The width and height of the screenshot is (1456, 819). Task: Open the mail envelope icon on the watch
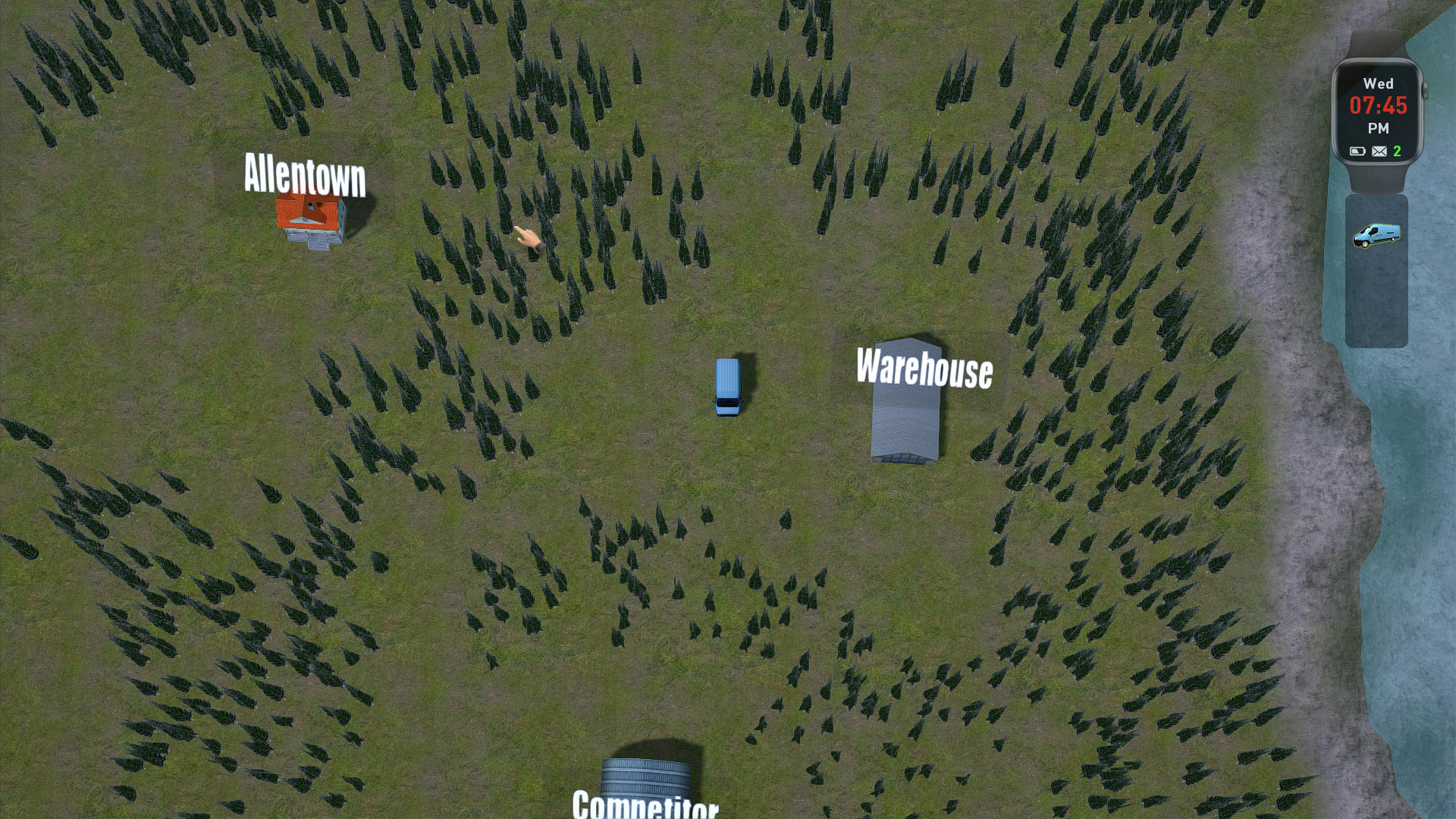1379,152
